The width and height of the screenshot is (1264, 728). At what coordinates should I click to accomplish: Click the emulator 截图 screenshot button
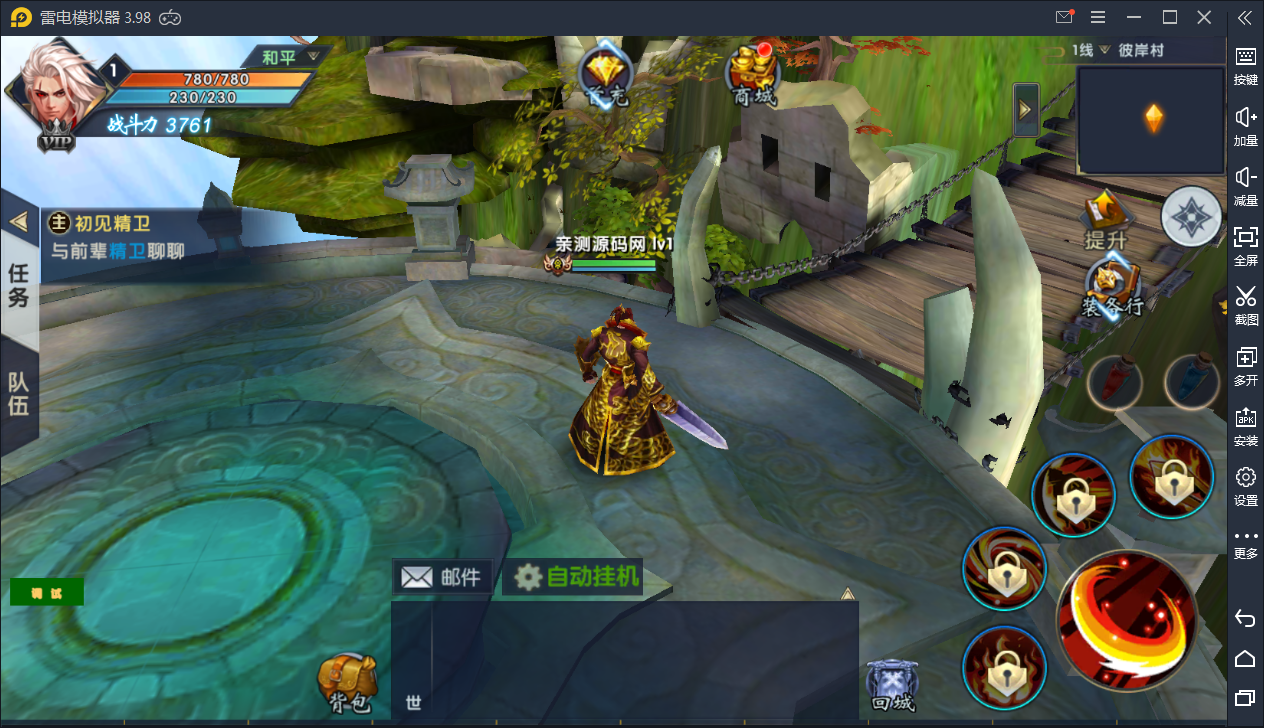pos(1245,305)
